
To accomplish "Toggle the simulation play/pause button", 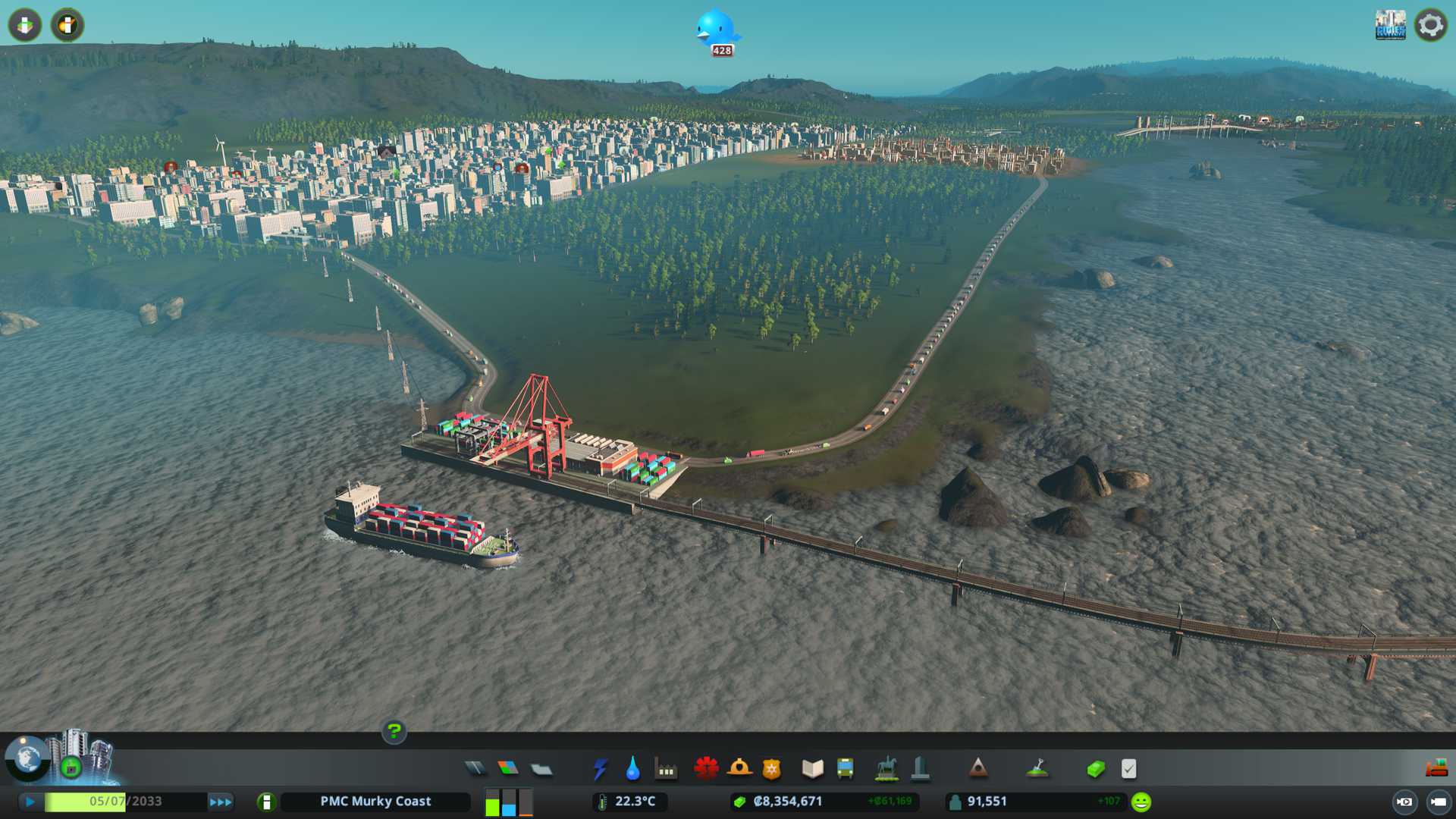I will [x=30, y=802].
